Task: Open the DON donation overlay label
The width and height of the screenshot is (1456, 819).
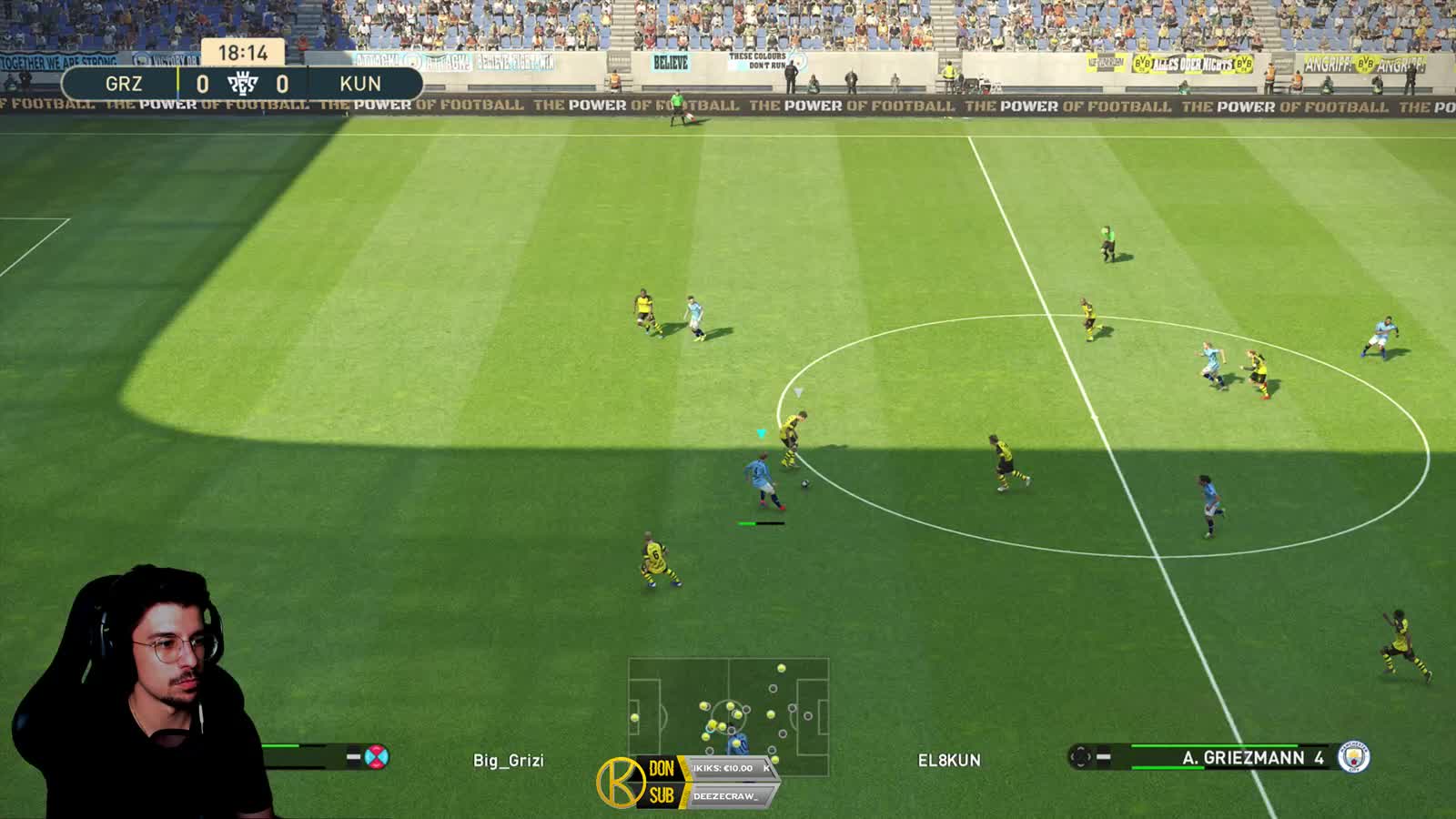Action: click(x=662, y=769)
